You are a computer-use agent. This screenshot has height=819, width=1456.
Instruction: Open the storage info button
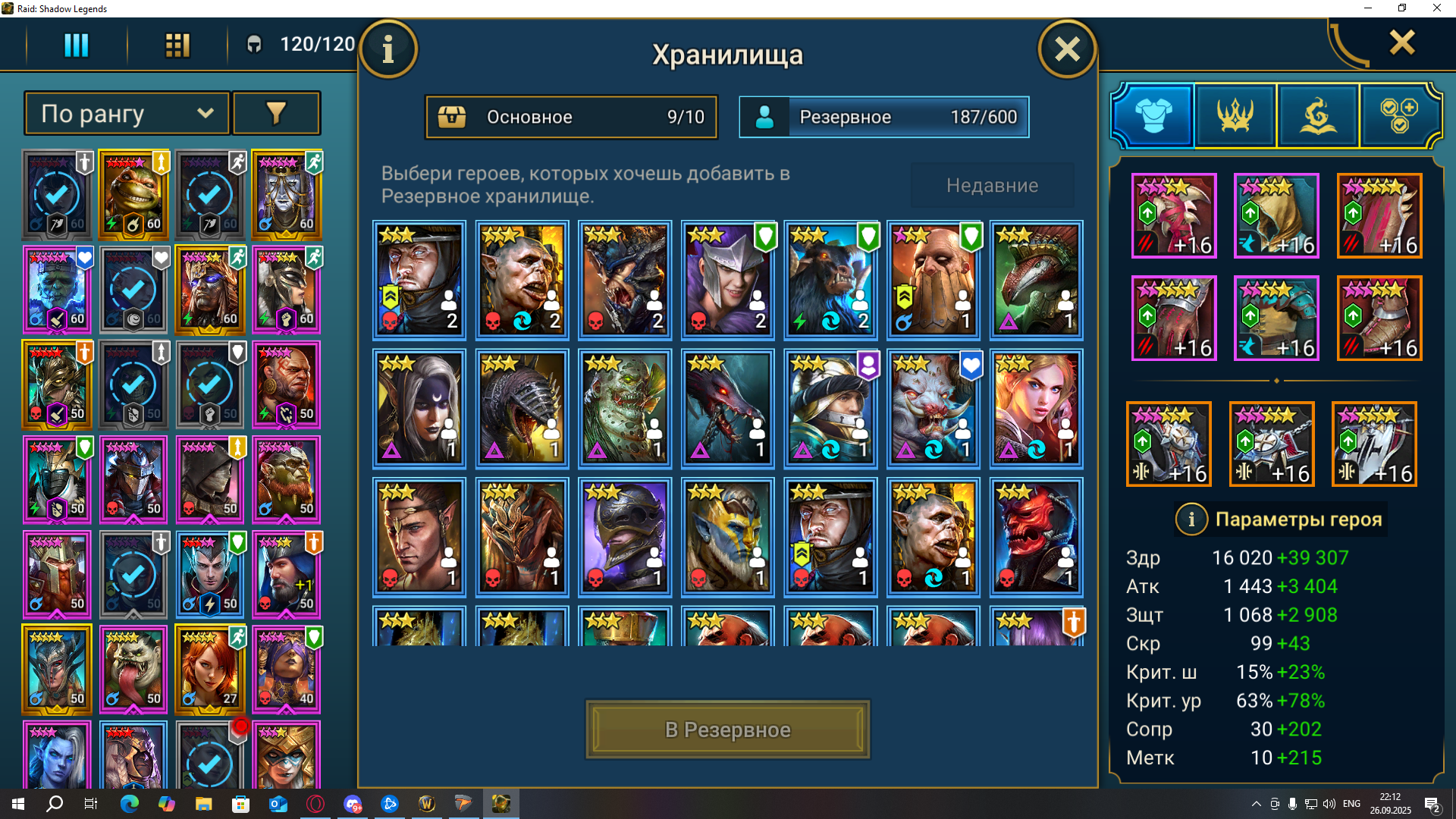(x=388, y=50)
